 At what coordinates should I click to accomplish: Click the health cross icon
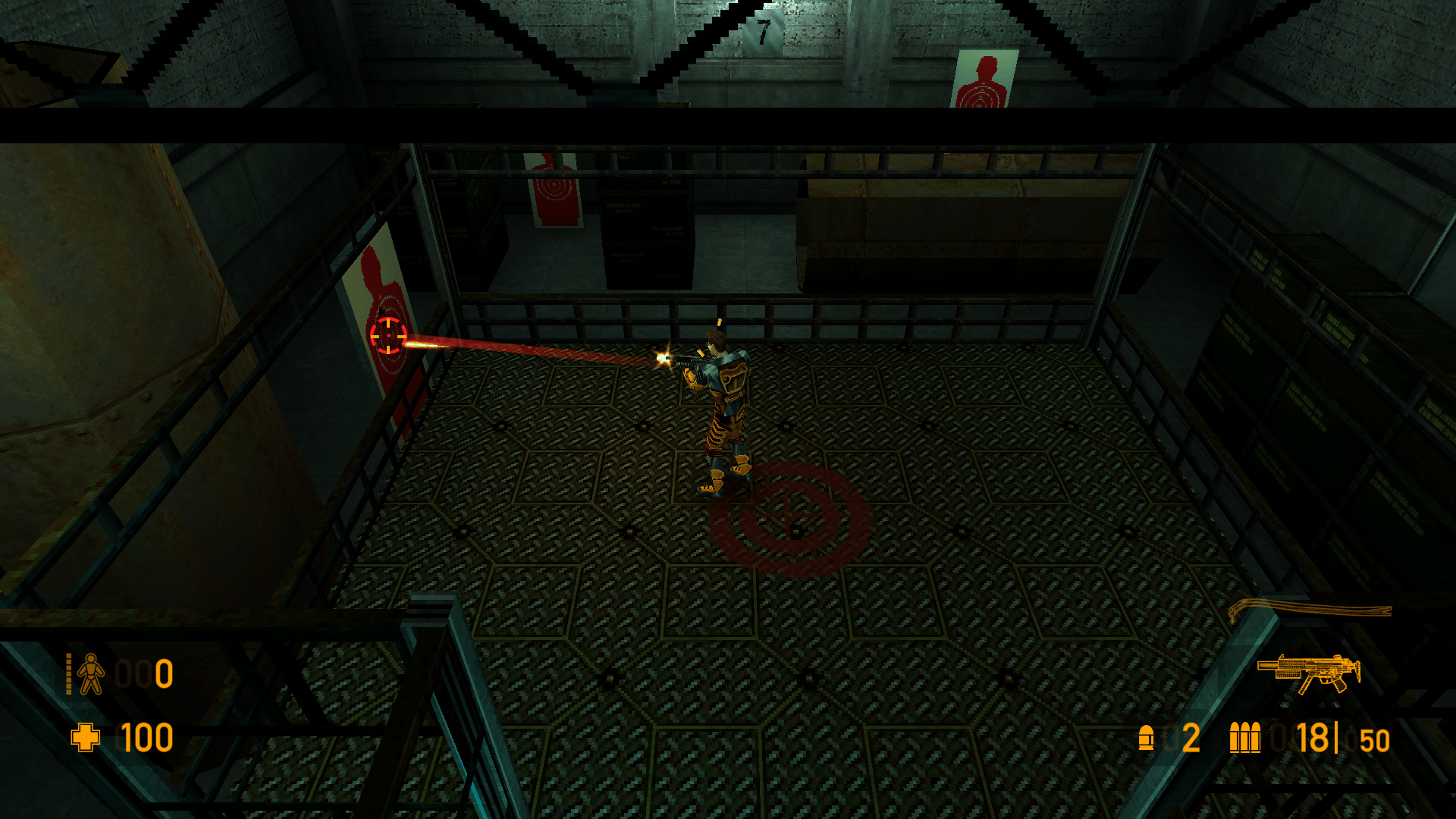click(x=86, y=736)
